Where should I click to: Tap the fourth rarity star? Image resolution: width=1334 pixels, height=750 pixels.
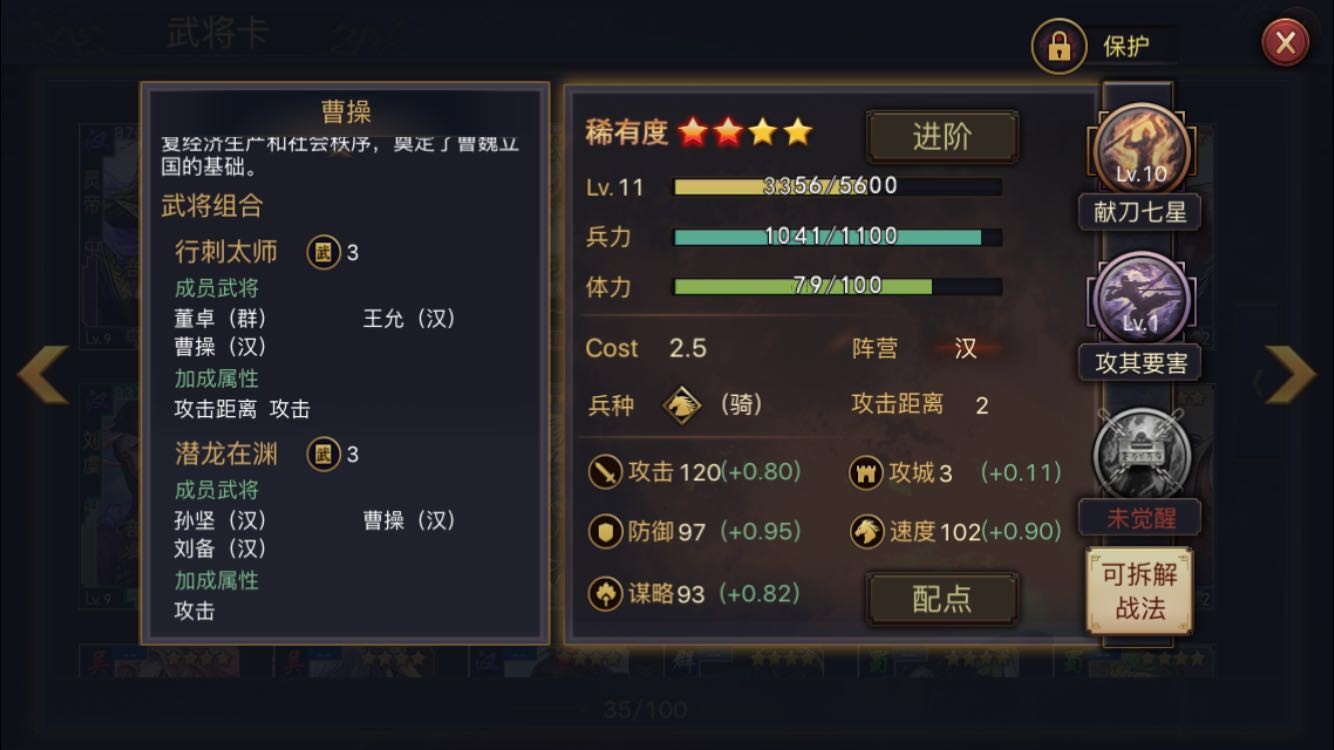tap(795, 130)
